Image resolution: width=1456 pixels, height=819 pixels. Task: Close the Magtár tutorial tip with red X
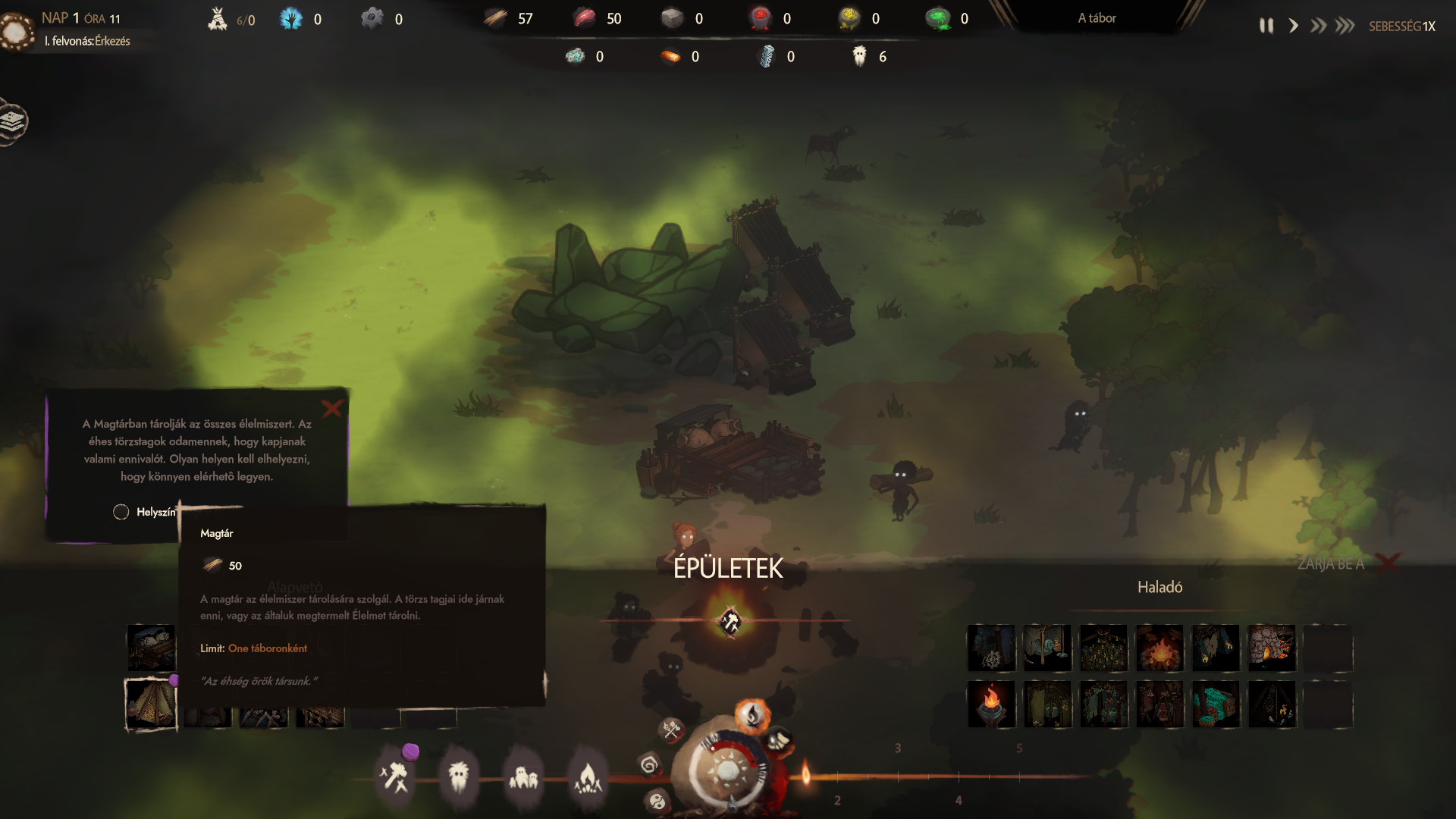(x=332, y=409)
